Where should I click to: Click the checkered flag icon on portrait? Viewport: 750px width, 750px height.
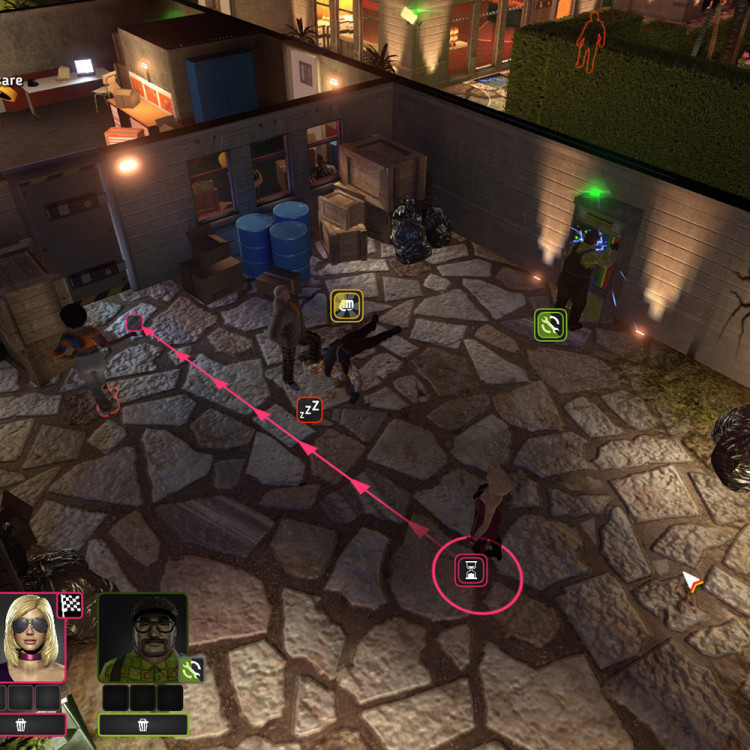(x=70, y=604)
